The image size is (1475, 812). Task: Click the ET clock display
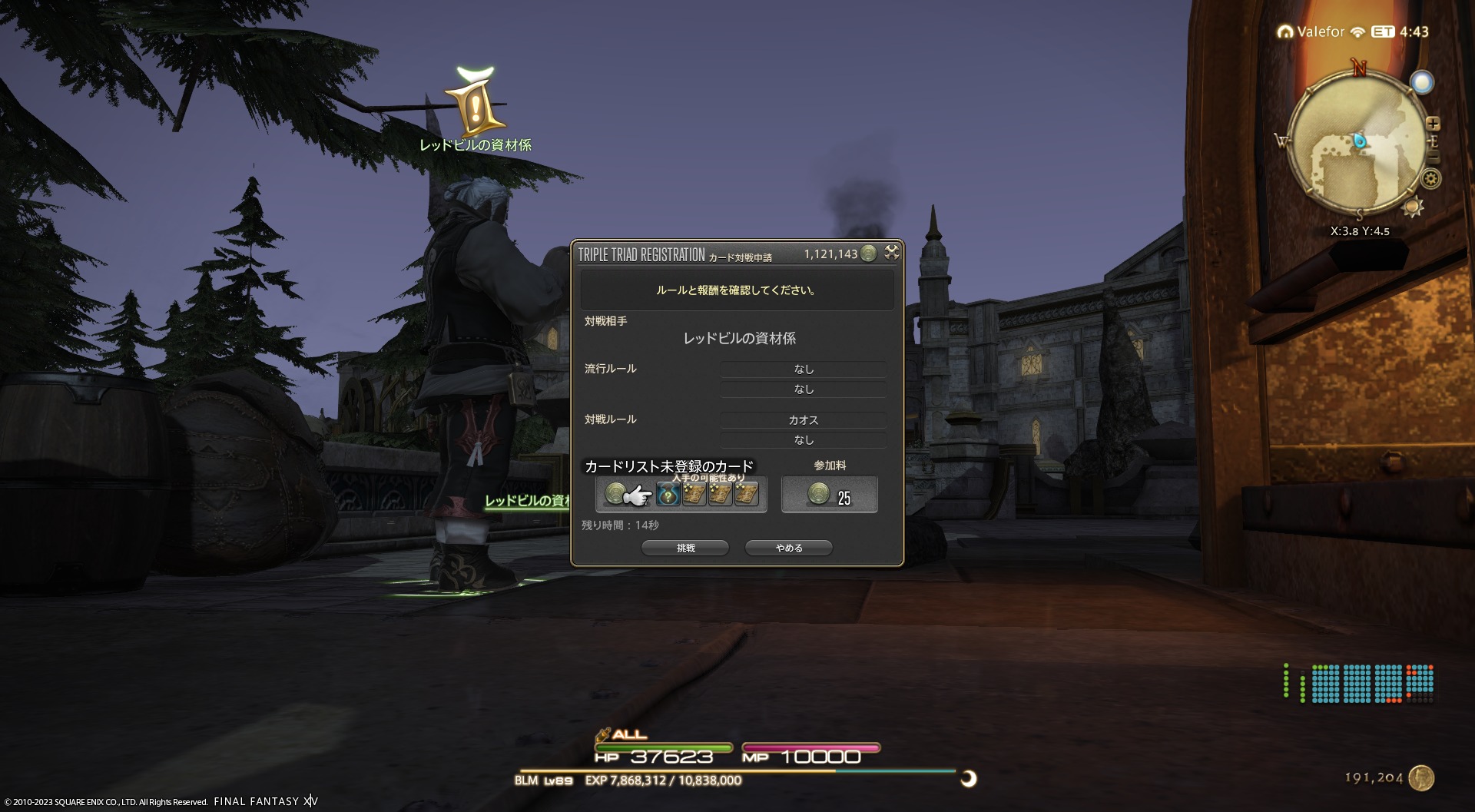(1400, 31)
